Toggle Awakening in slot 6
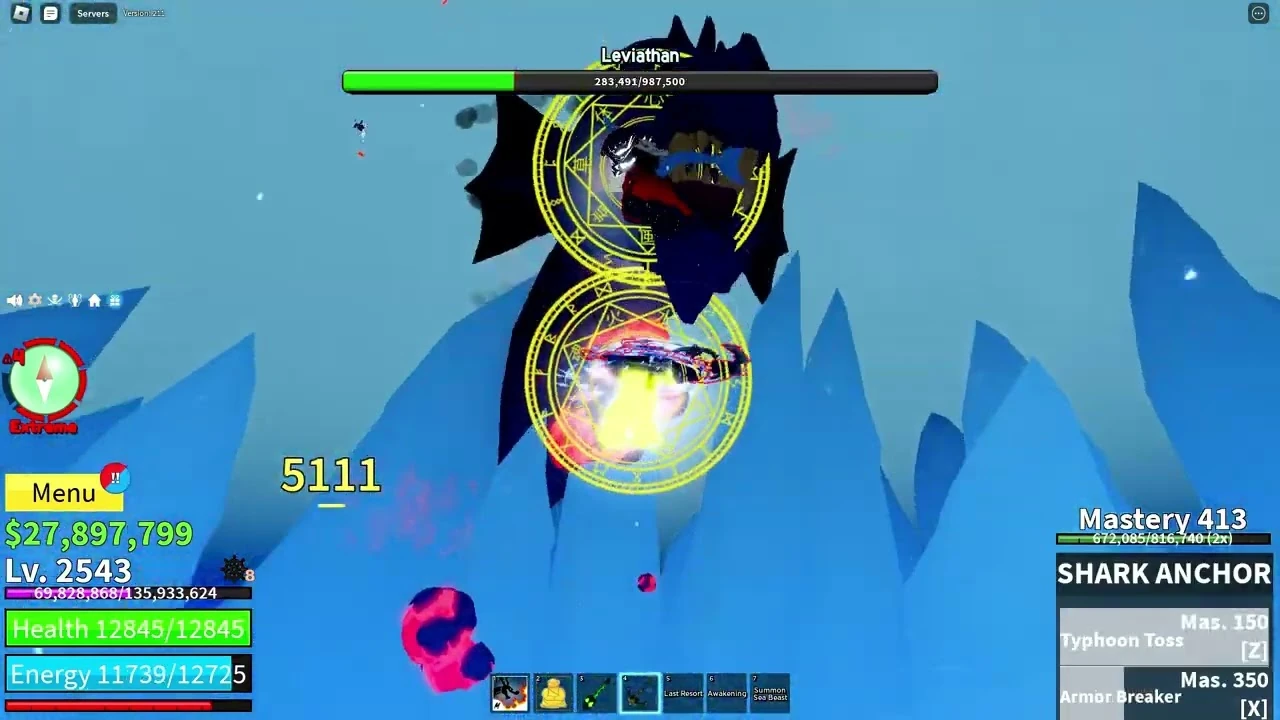The height and width of the screenshot is (720, 1280). [727, 693]
